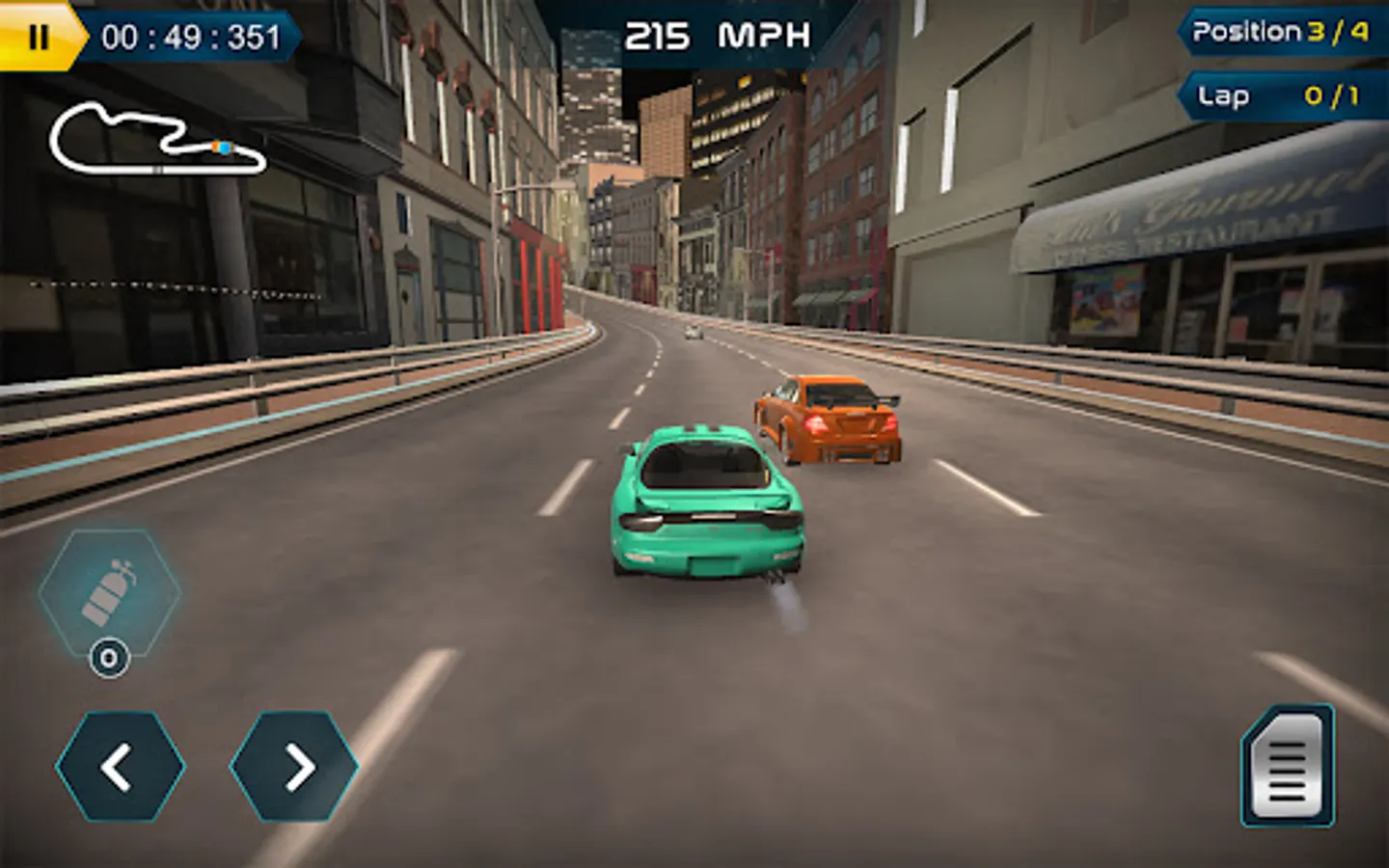Activate the nitro boost canister
Screen dimensions: 1389x868
tap(109, 592)
